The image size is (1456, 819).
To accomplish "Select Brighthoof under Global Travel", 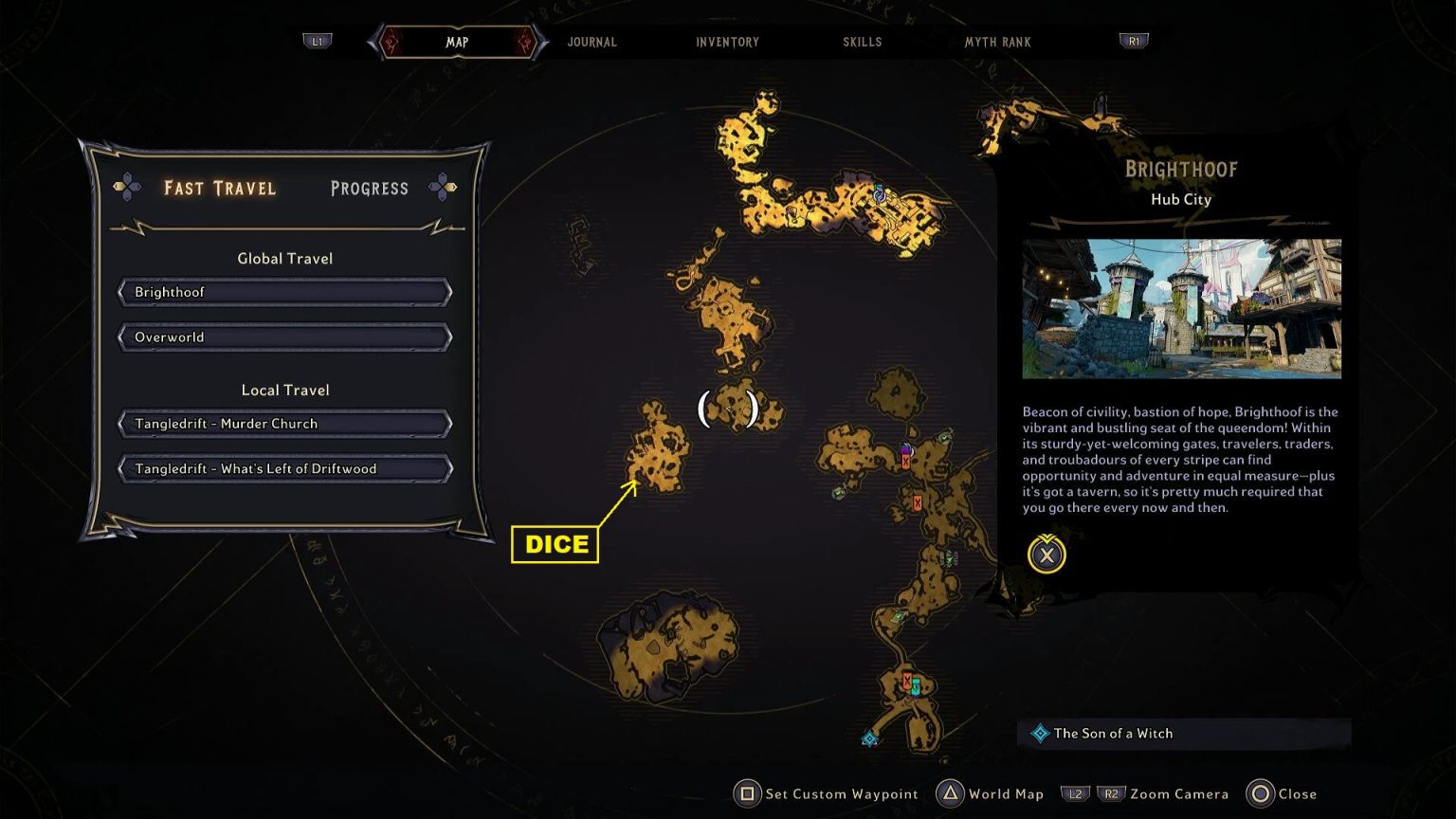I will coord(283,292).
